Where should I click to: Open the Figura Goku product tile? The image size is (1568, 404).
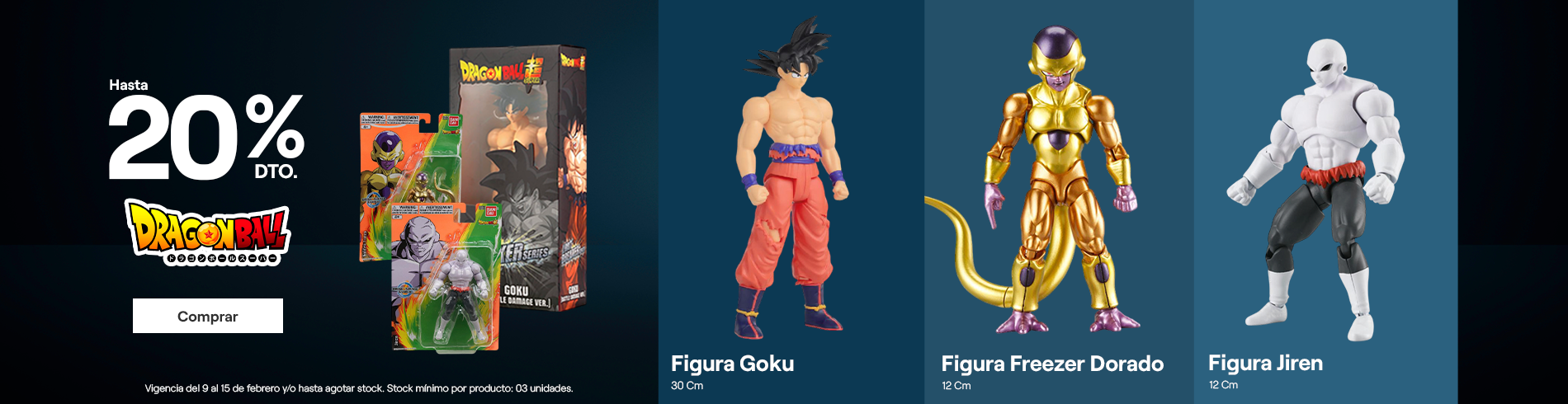pos(791,202)
